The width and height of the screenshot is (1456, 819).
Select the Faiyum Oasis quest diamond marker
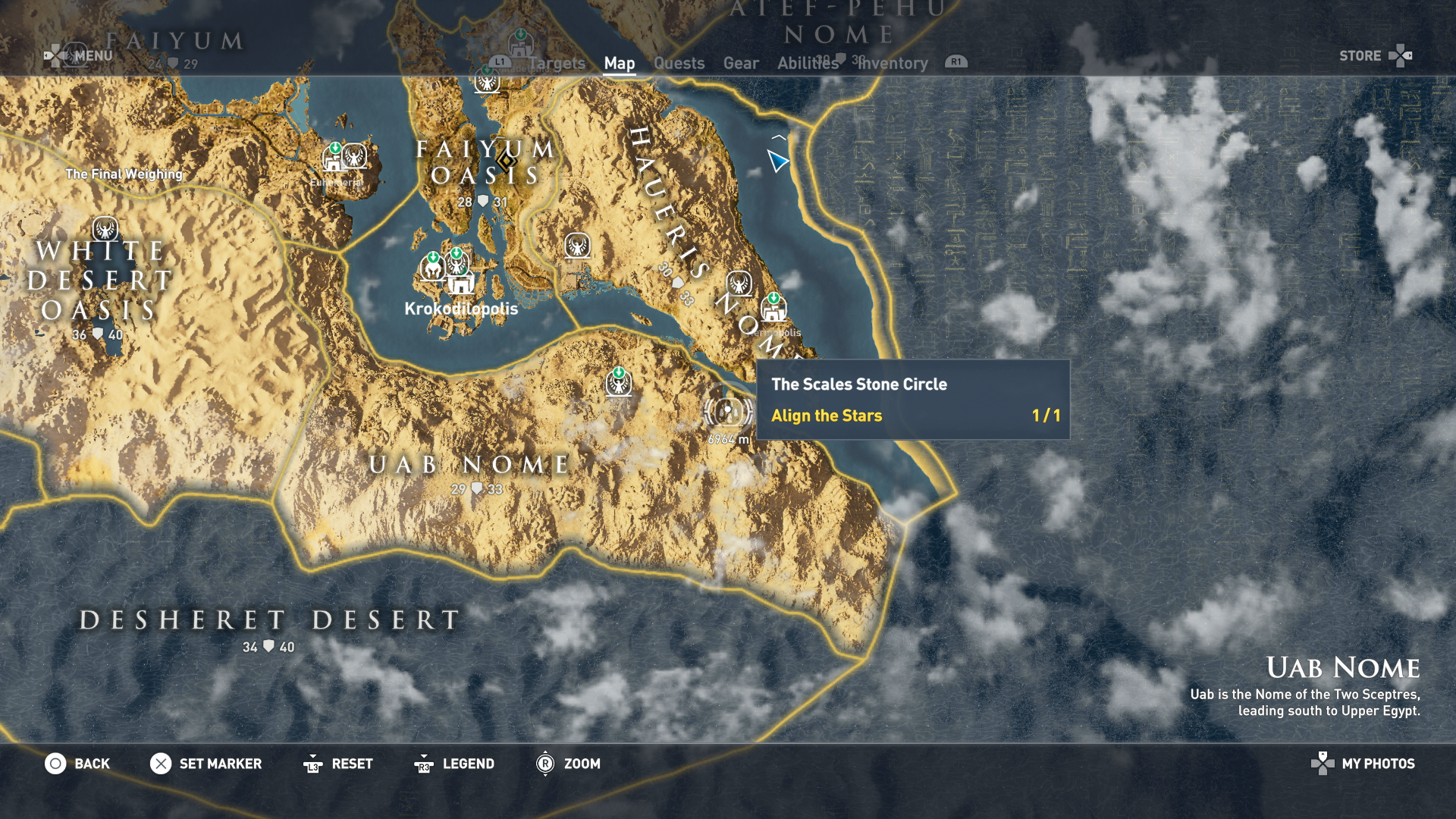pos(507,161)
